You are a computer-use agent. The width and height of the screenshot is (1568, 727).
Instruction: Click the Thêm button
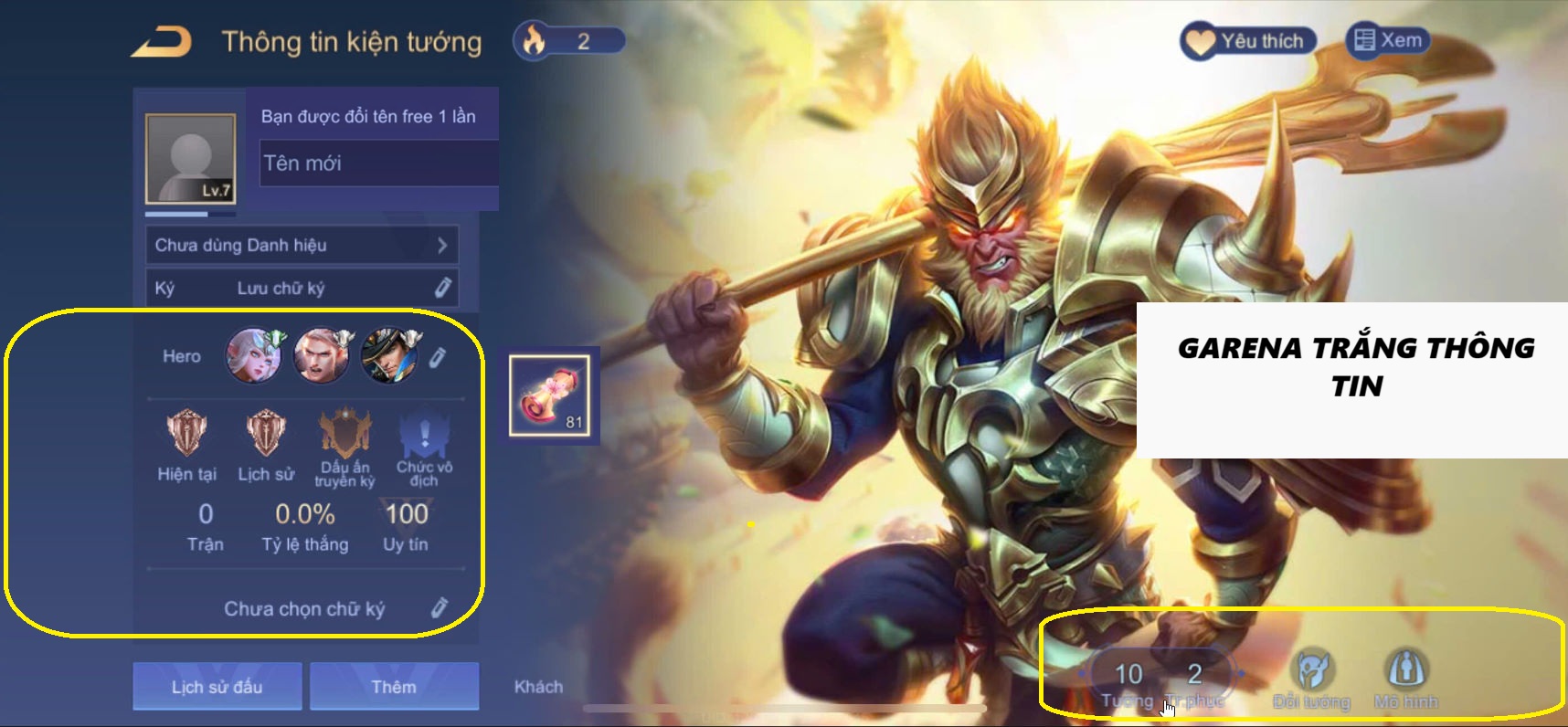point(393,686)
